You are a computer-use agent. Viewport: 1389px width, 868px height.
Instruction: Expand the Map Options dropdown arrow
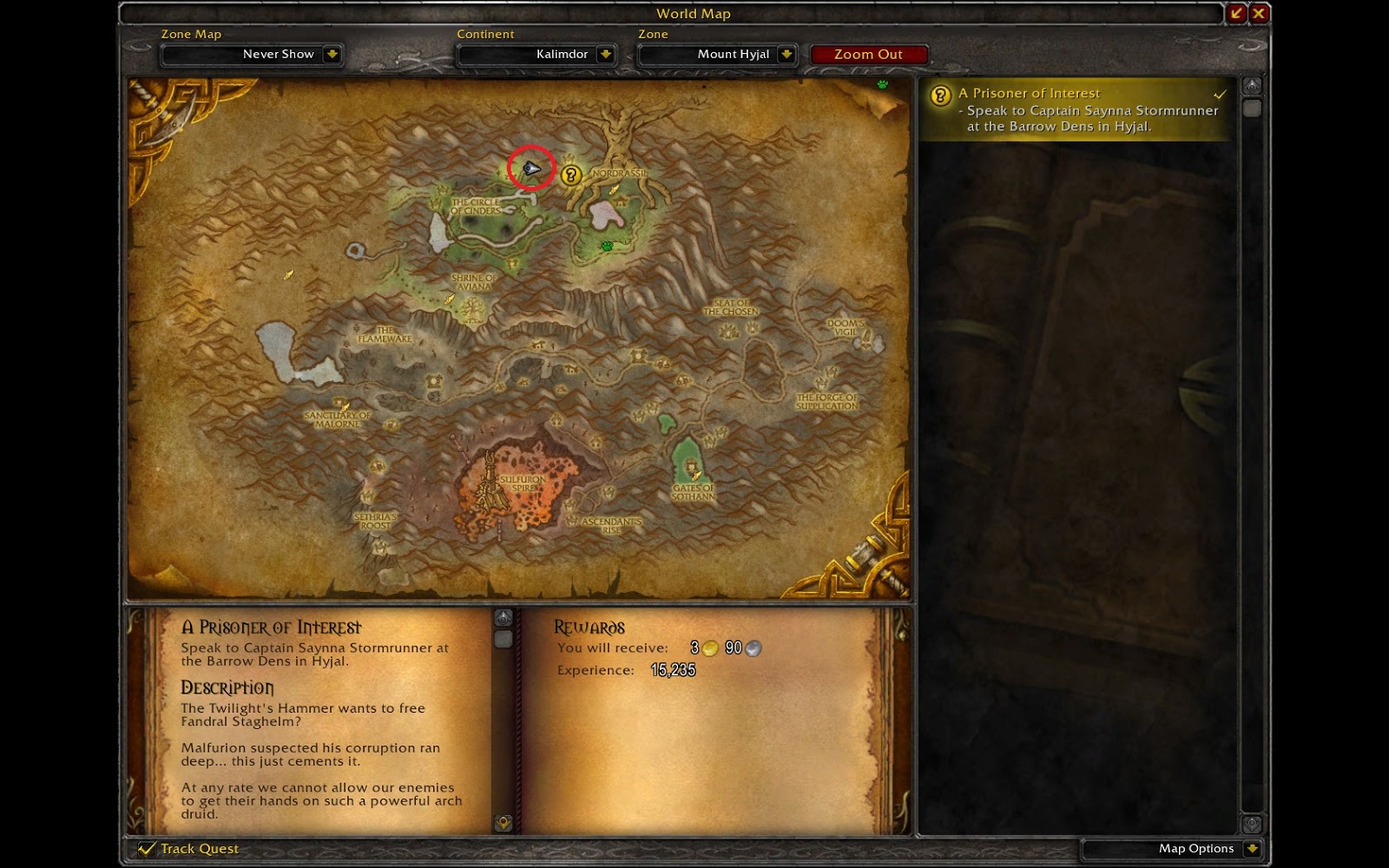click(x=1252, y=849)
